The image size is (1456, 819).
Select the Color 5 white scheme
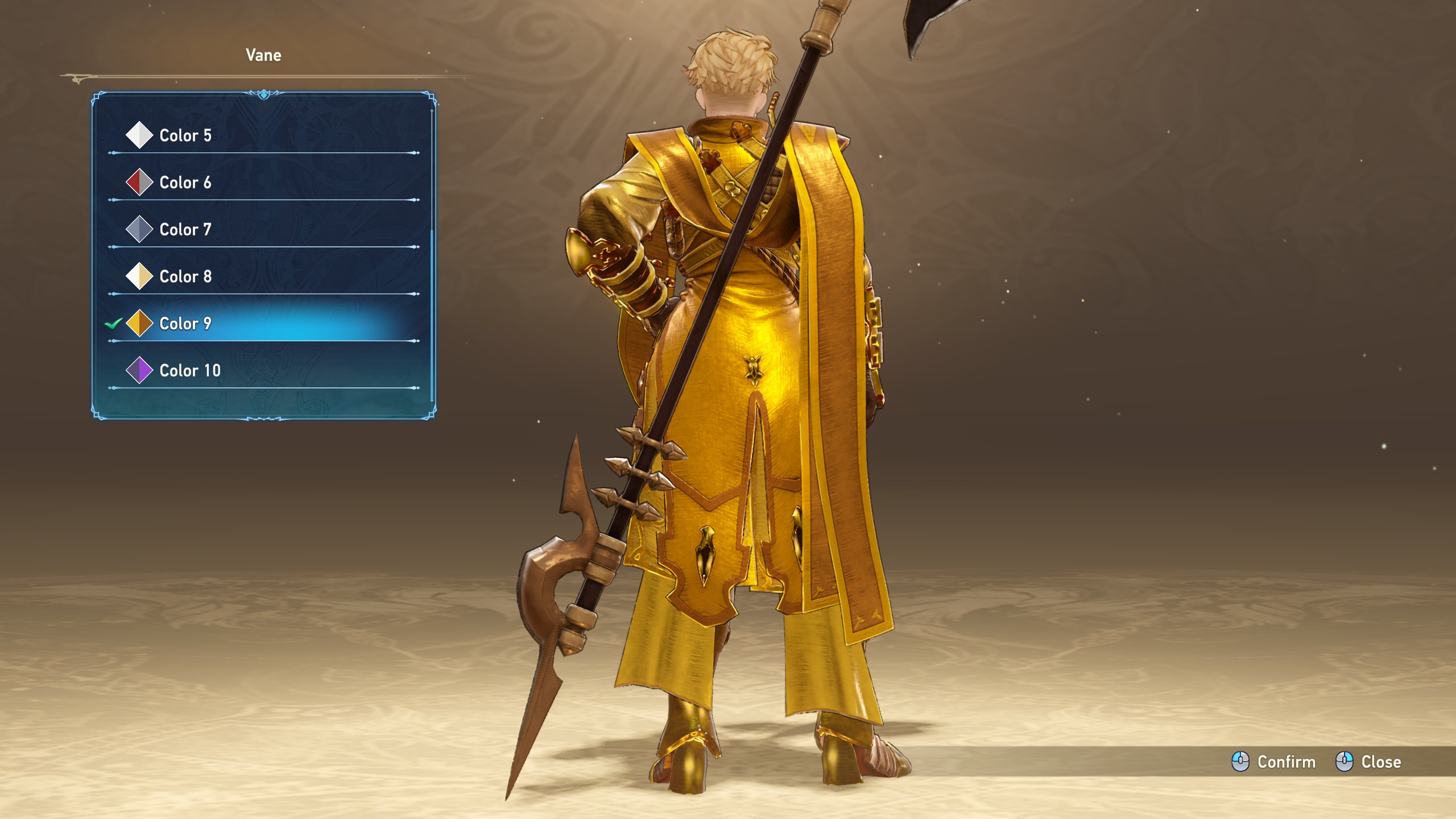coord(185,135)
